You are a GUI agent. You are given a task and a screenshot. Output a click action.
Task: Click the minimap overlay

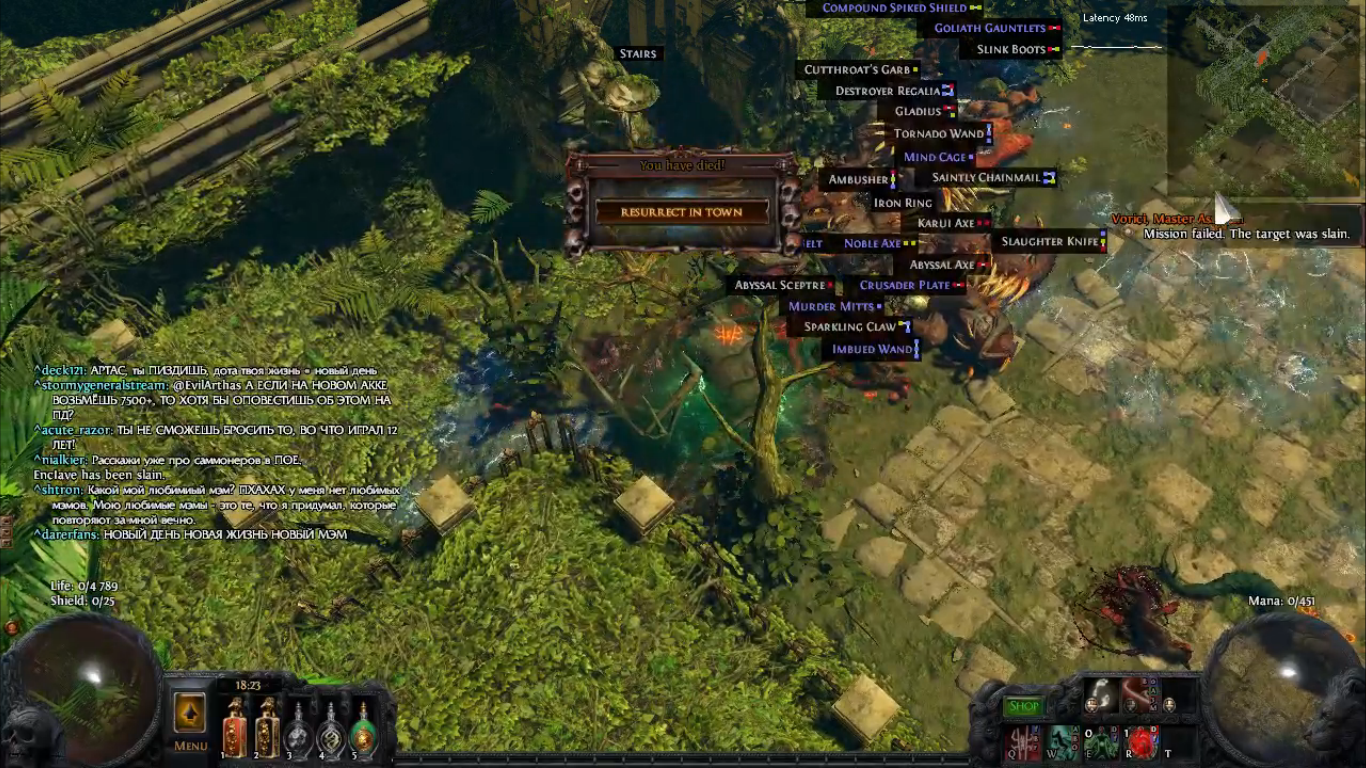click(1263, 100)
